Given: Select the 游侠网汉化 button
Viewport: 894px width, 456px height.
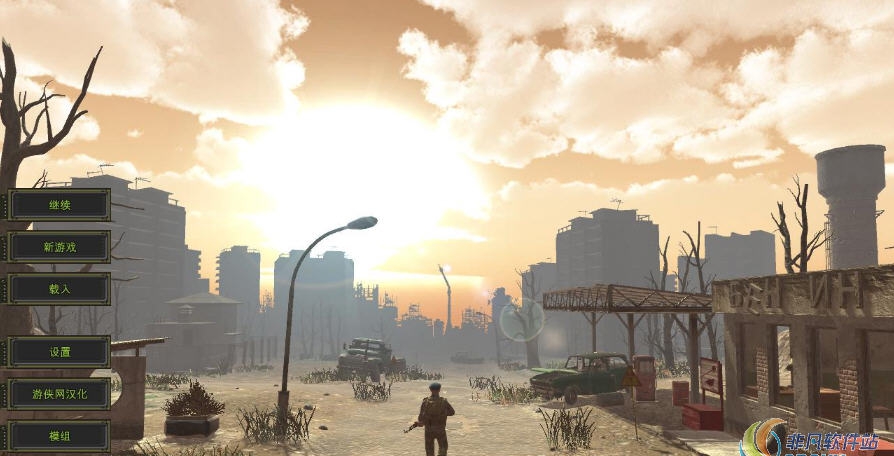Looking at the screenshot, I should [59, 394].
